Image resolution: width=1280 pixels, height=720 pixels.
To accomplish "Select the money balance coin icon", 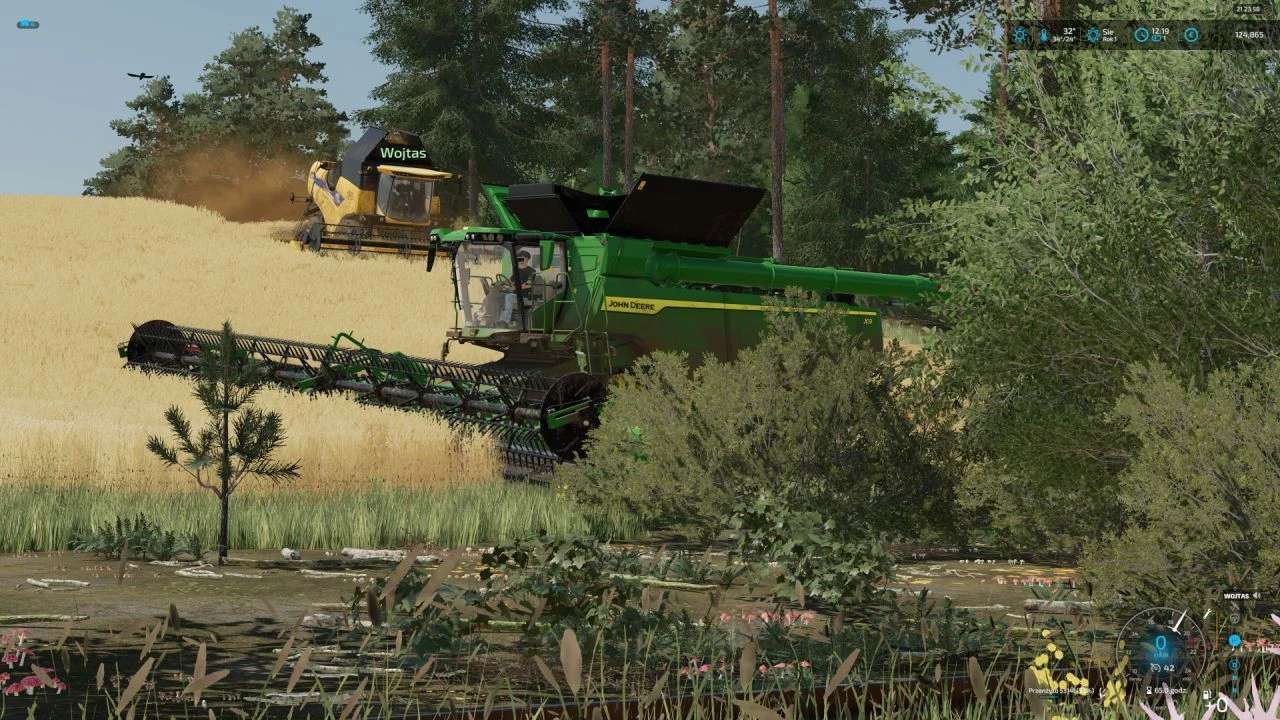I will tap(1191, 35).
